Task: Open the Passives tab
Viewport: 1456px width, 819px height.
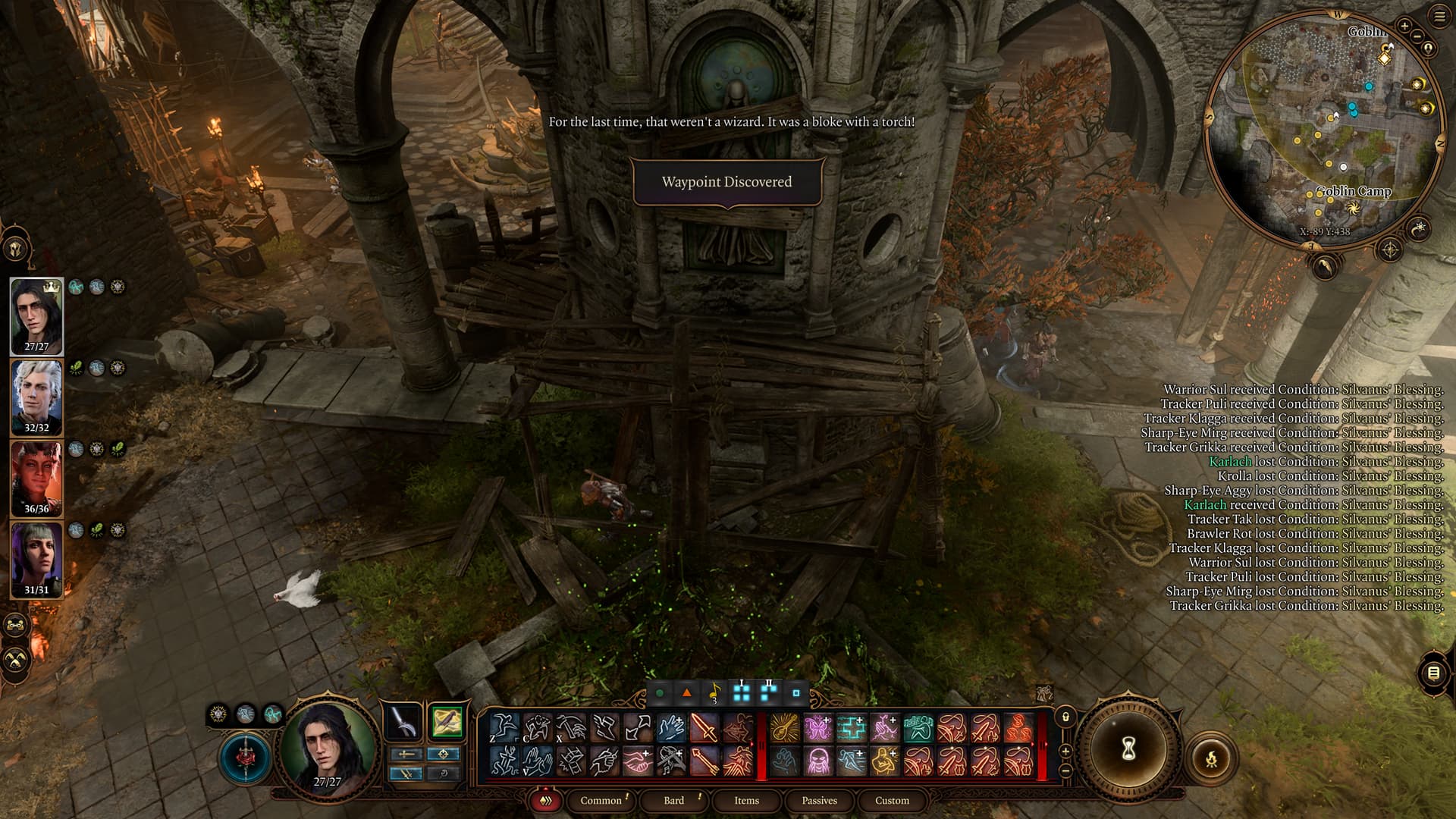Action: [819, 800]
